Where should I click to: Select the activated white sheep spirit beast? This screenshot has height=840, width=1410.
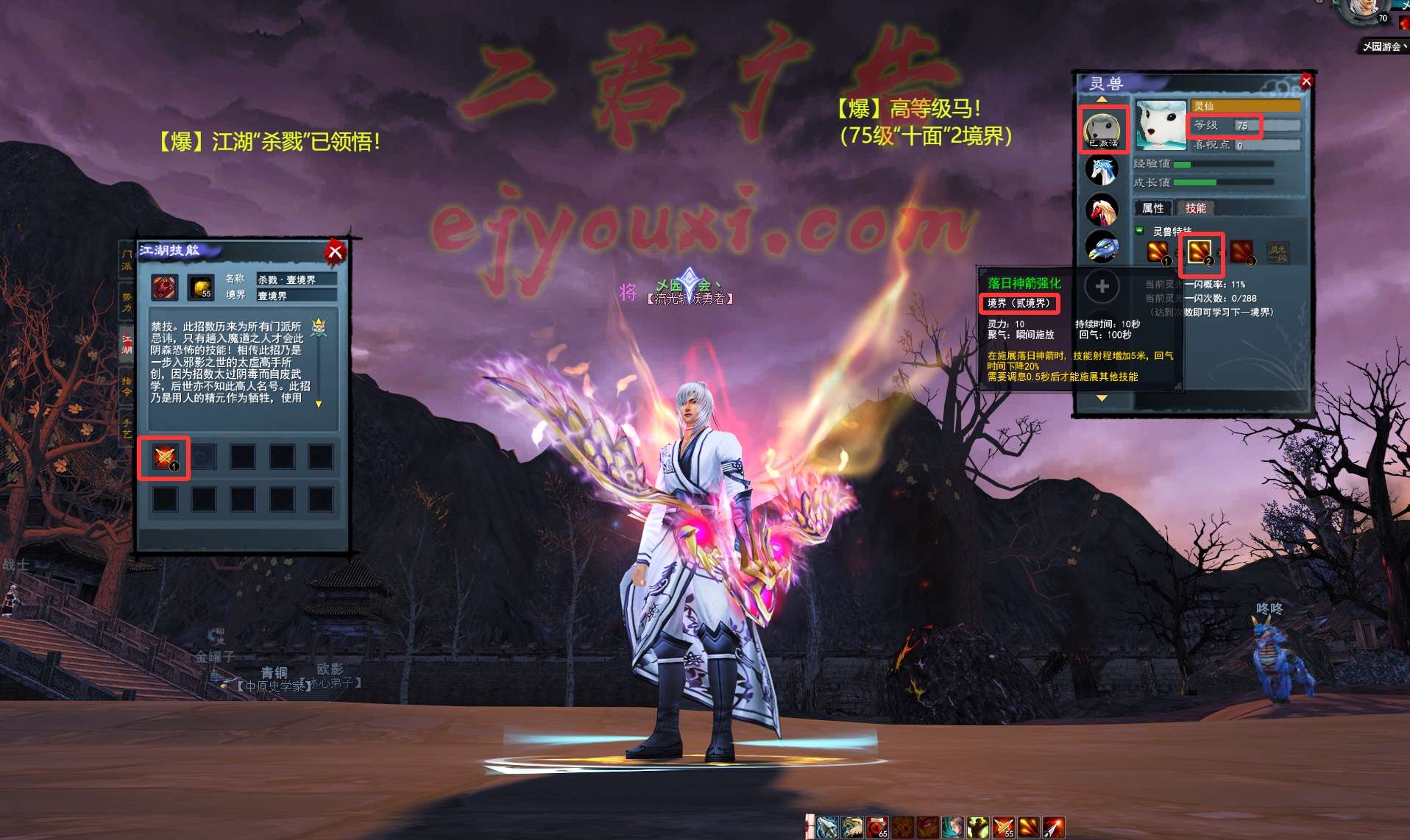coord(1102,129)
